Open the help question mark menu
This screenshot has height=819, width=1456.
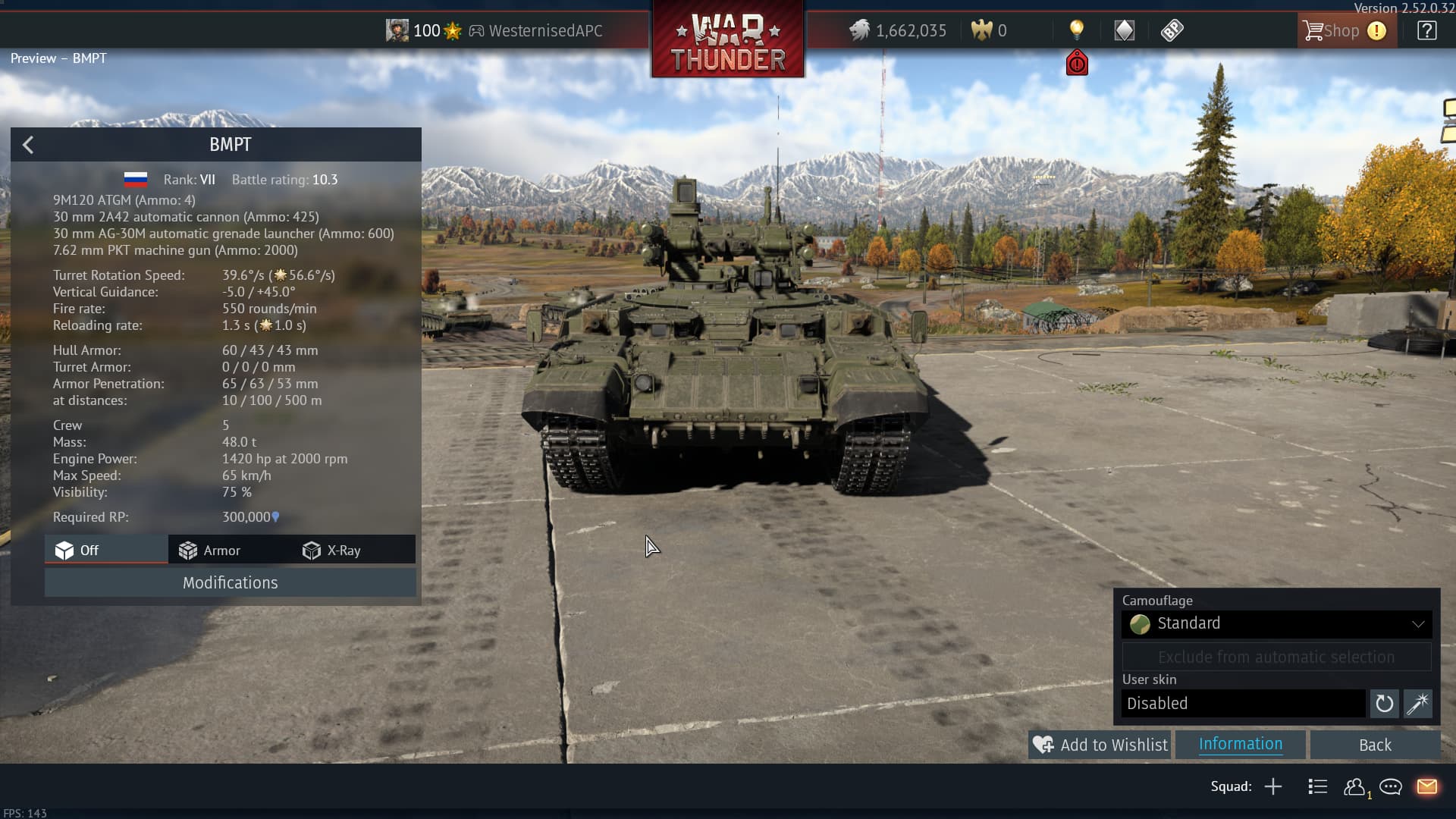(1426, 31)
